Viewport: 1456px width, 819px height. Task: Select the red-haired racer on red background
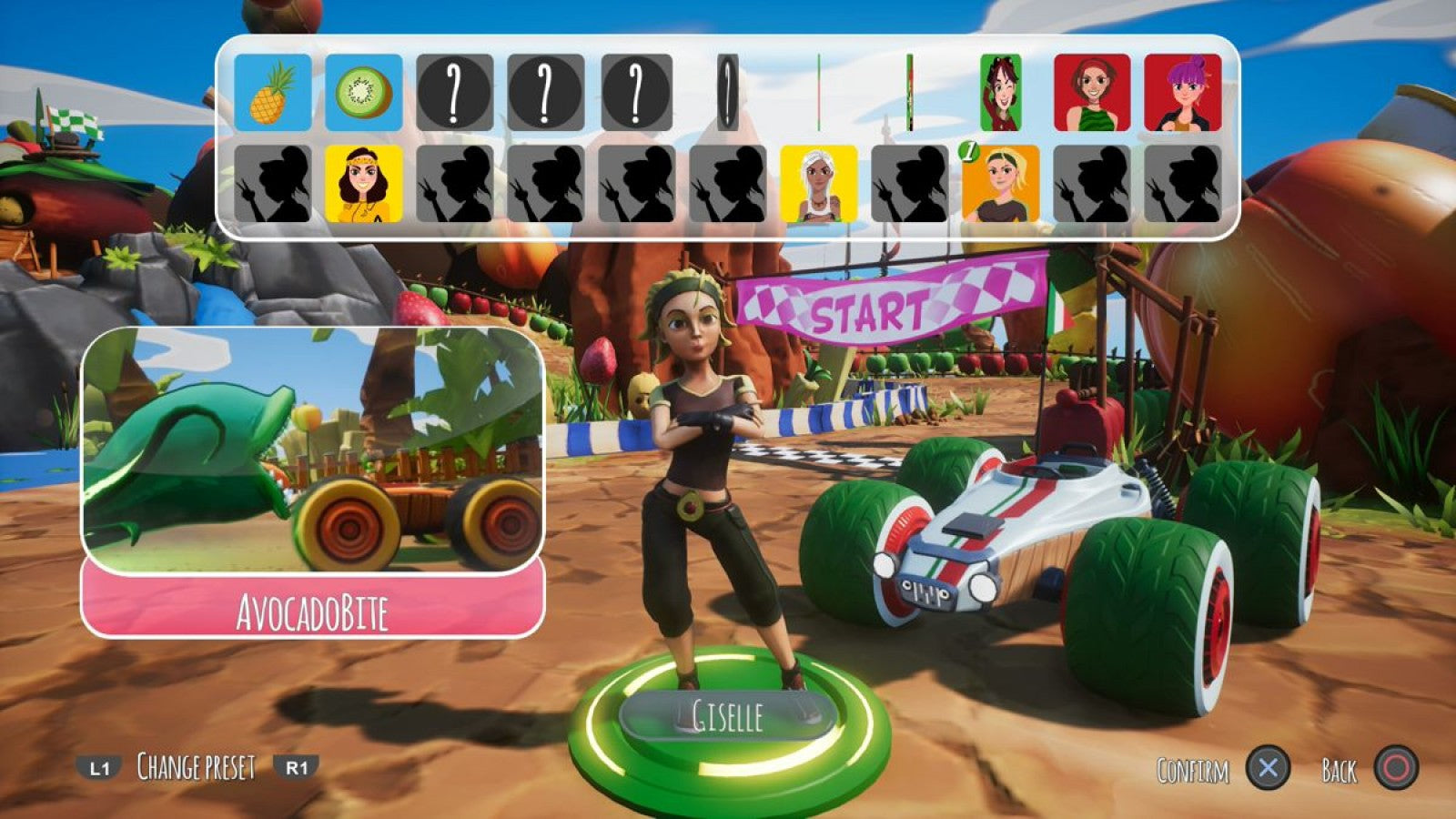[1094, 90]
